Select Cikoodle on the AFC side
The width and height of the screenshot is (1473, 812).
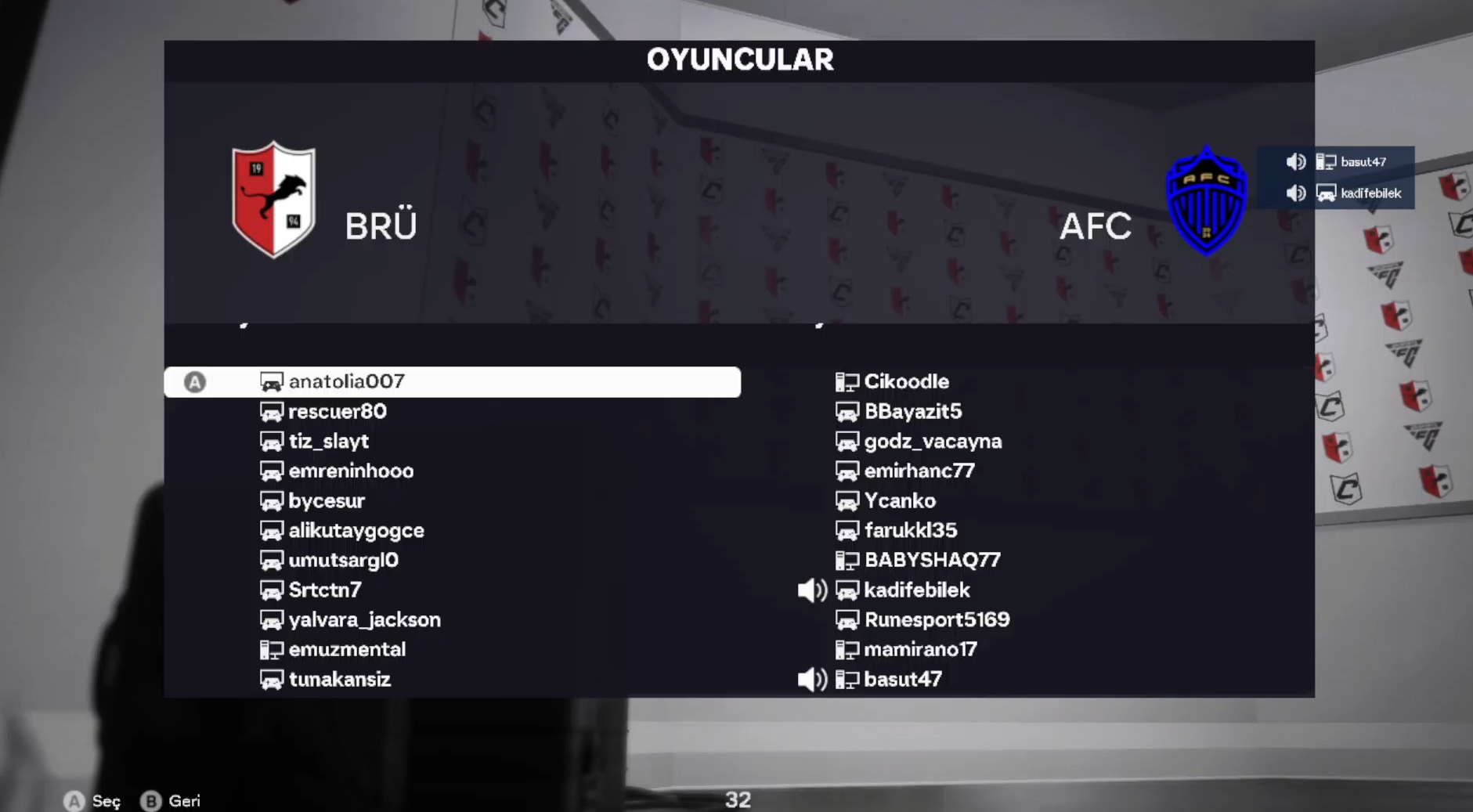click(906, 381)
